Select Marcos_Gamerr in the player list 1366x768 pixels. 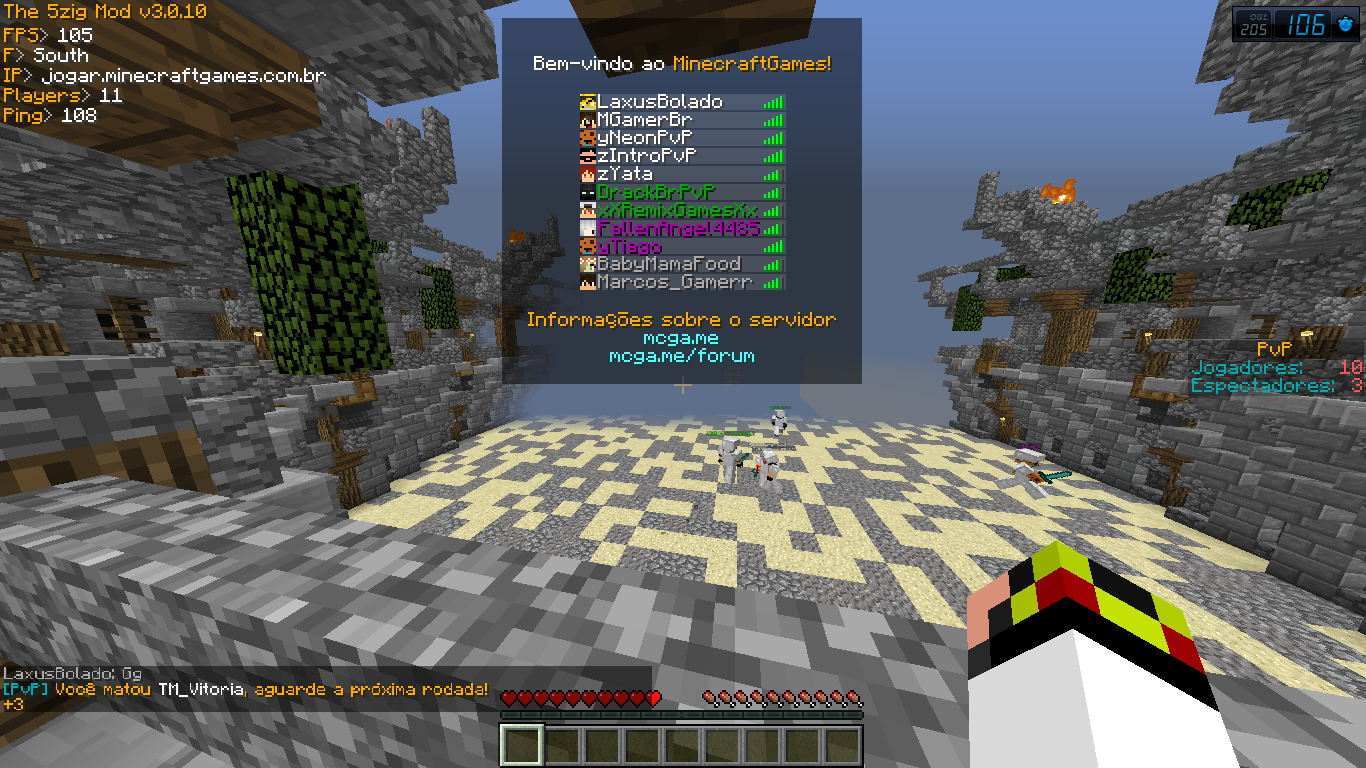(674, 282)
